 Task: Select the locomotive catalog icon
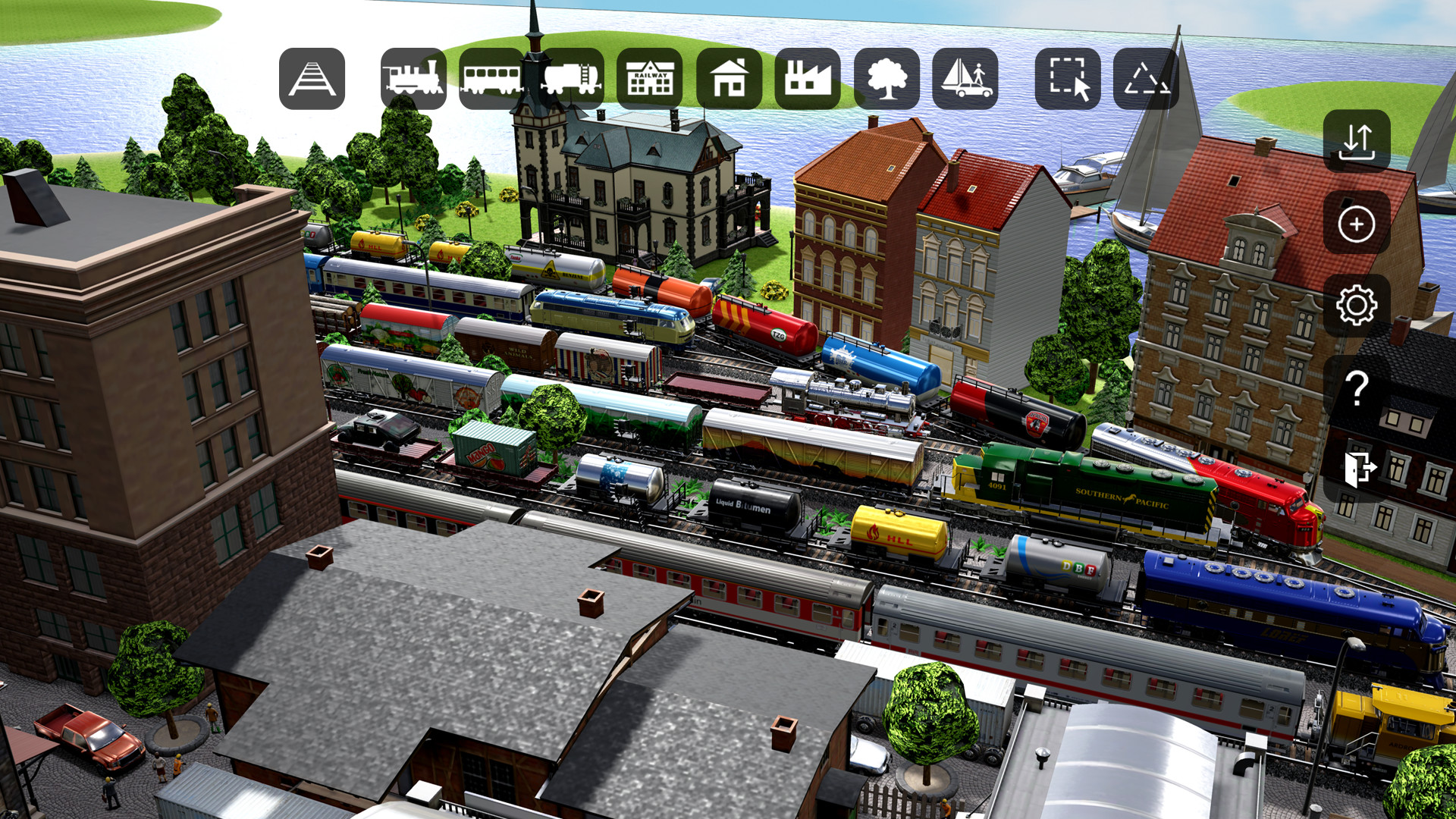coord(409,78)
